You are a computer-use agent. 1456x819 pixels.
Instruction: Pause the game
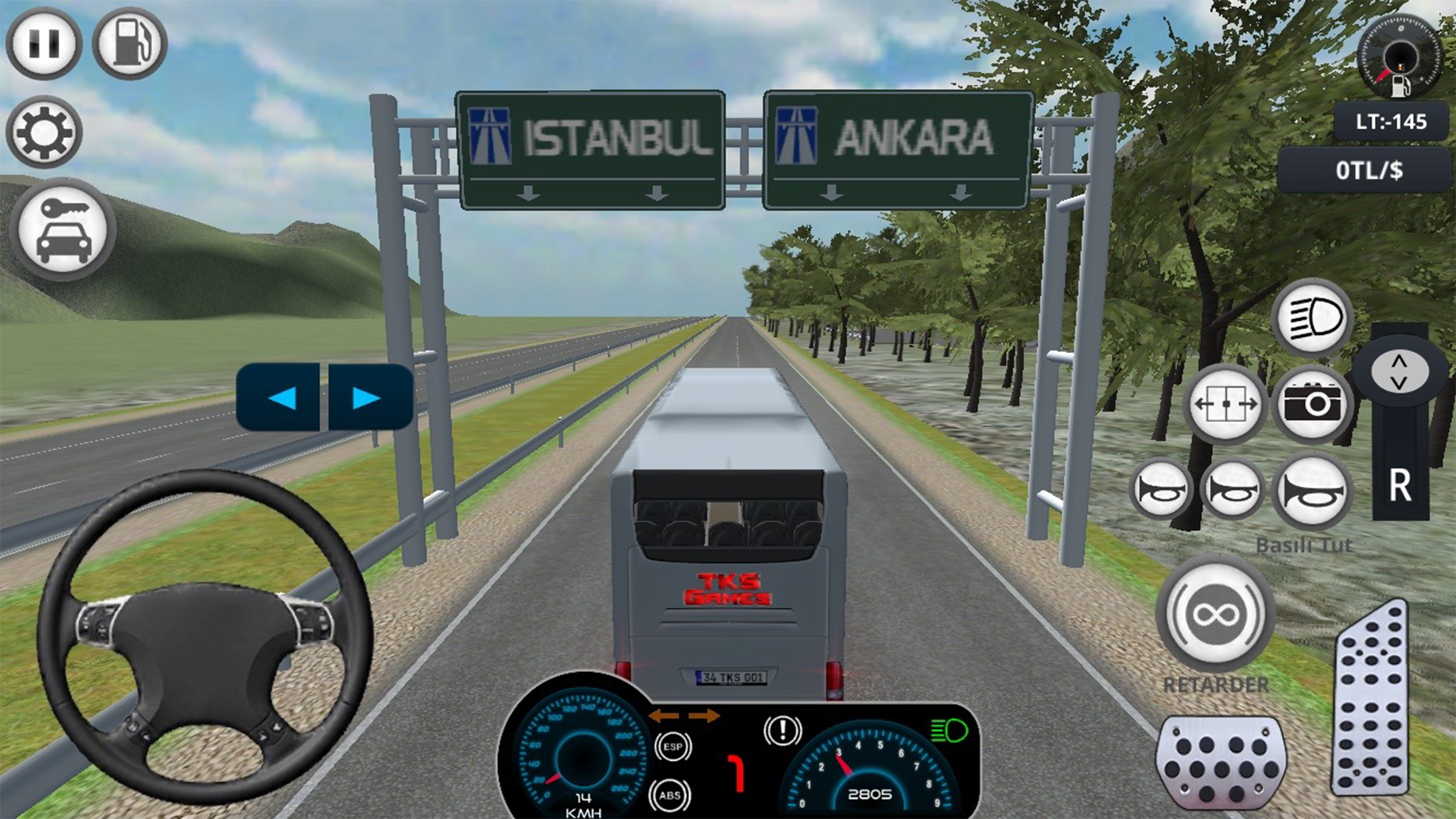[44, 44]
